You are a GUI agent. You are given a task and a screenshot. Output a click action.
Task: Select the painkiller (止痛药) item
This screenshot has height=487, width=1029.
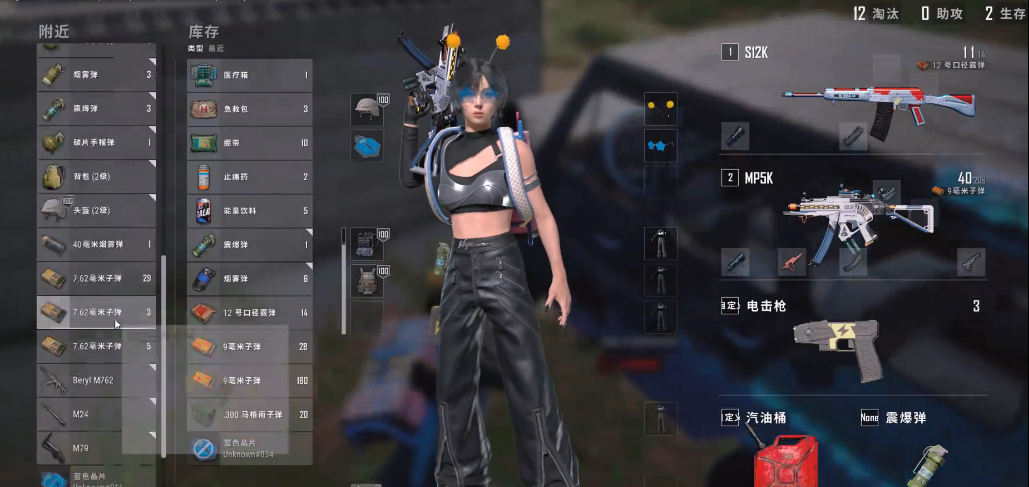tap(250, 177)
